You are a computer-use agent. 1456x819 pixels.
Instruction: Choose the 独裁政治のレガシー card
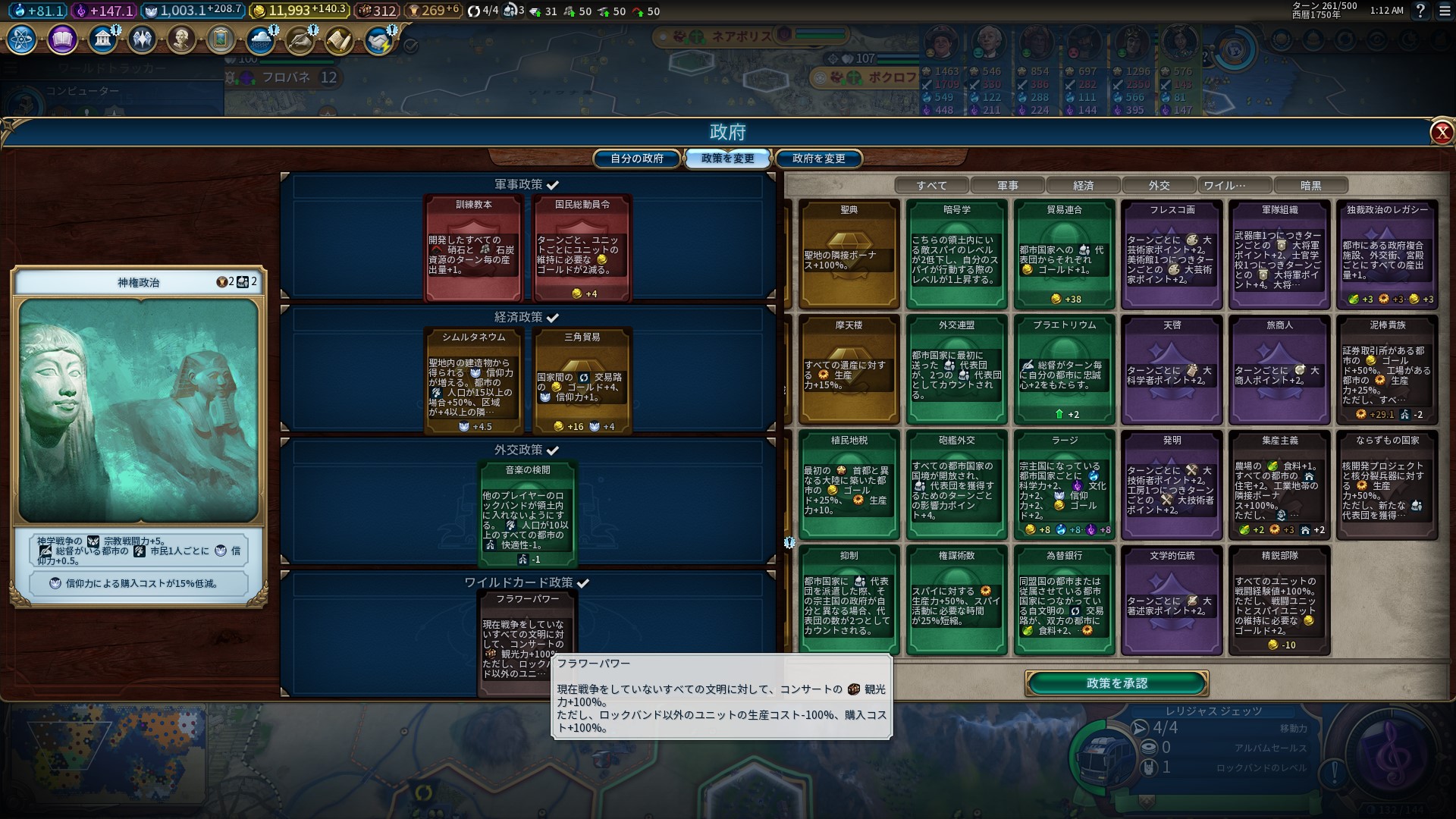1387,254
